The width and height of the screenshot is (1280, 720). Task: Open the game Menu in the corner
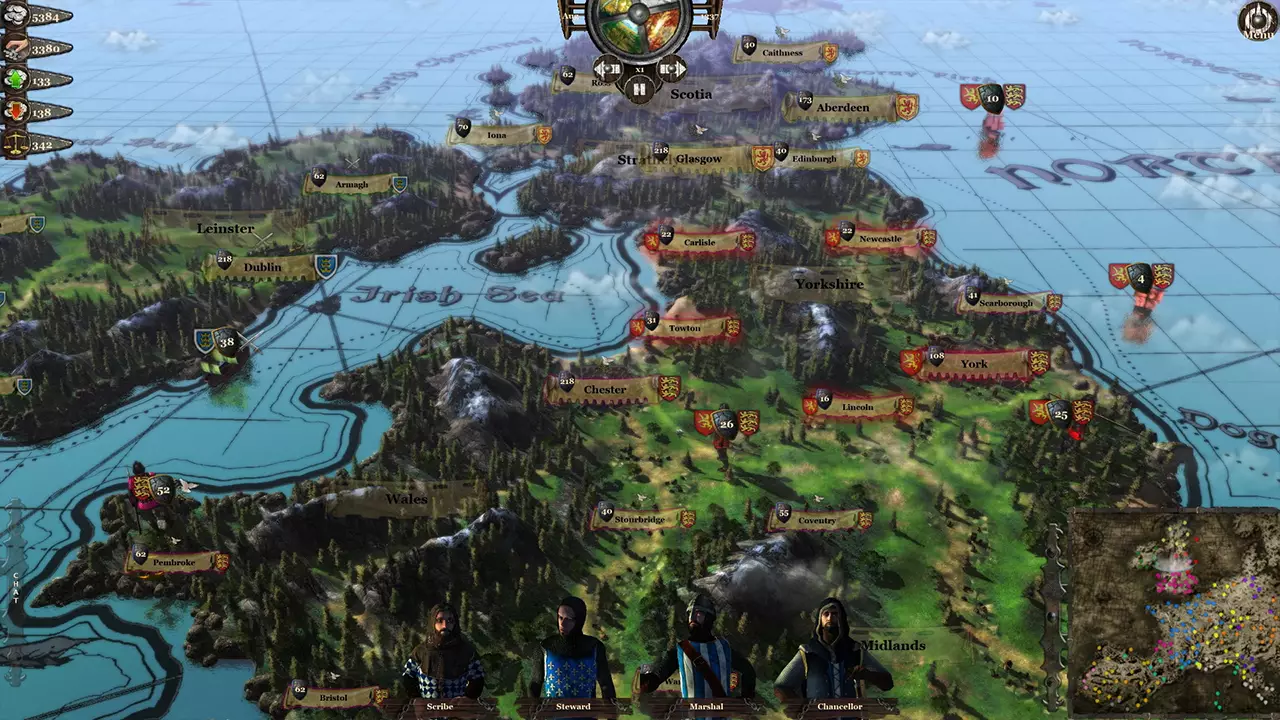coord(1255,22)
